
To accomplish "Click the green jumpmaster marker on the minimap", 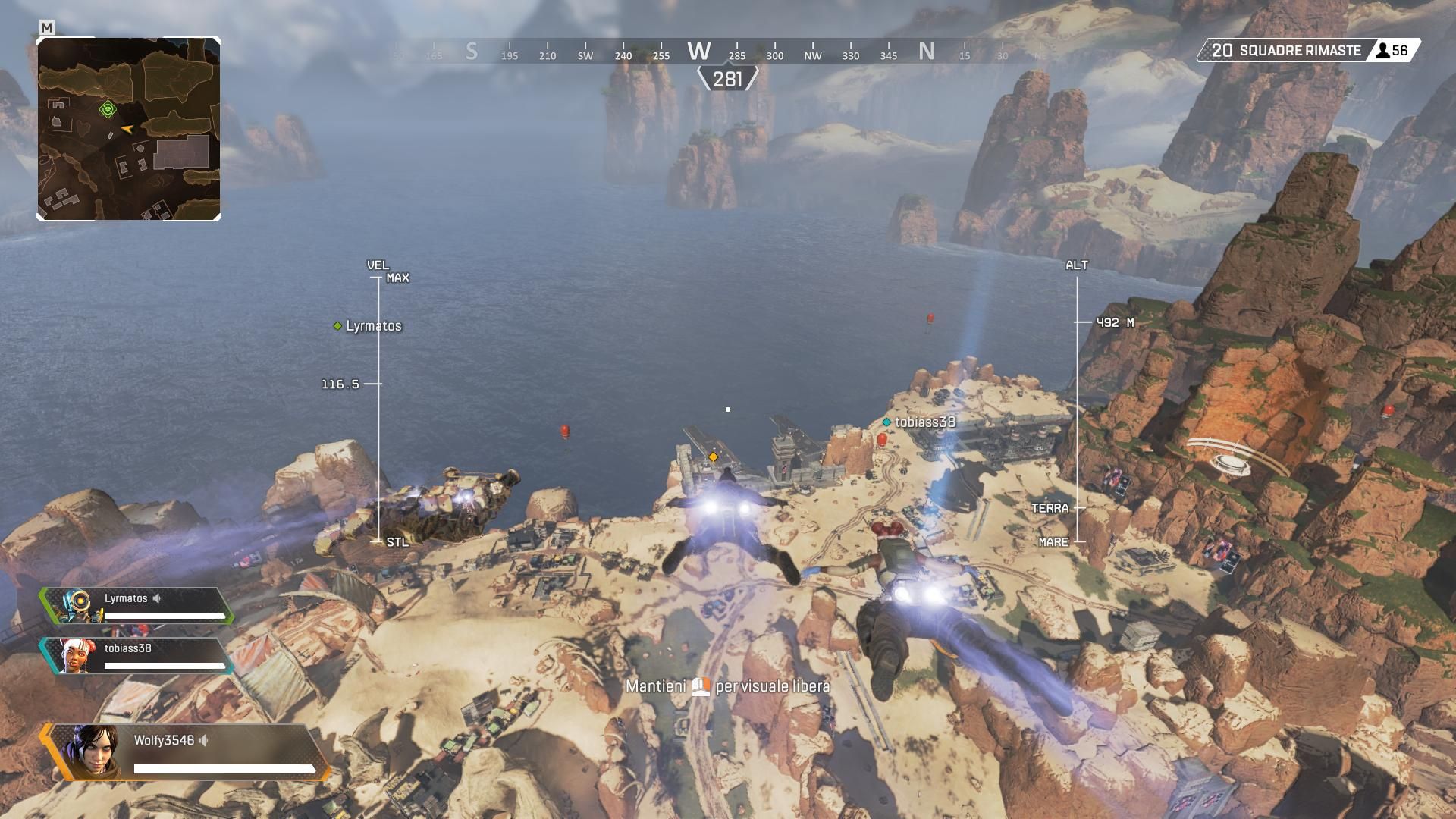I will [x=108, y=110].
